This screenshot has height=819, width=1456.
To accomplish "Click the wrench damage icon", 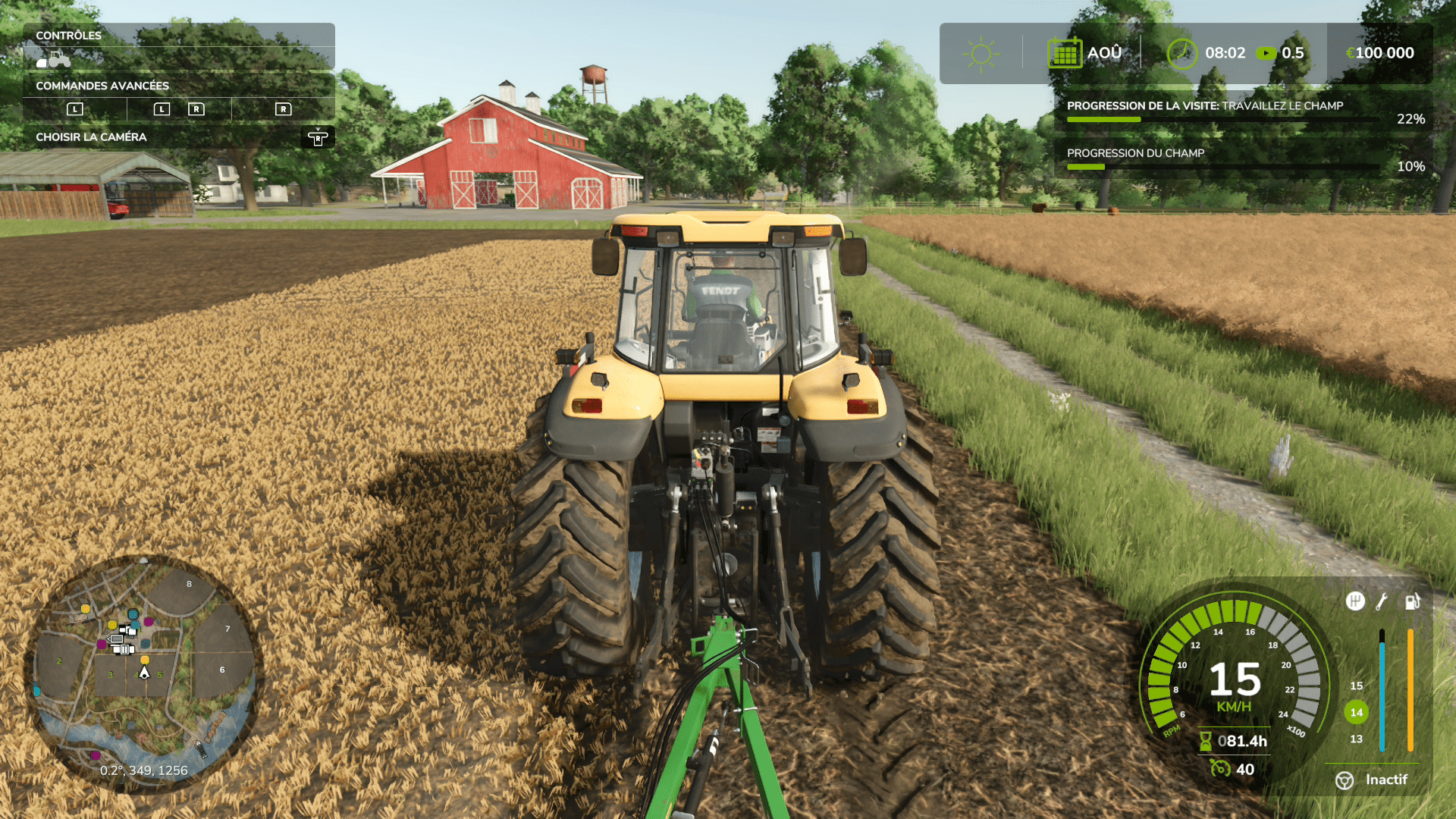I will point(1382,601).
